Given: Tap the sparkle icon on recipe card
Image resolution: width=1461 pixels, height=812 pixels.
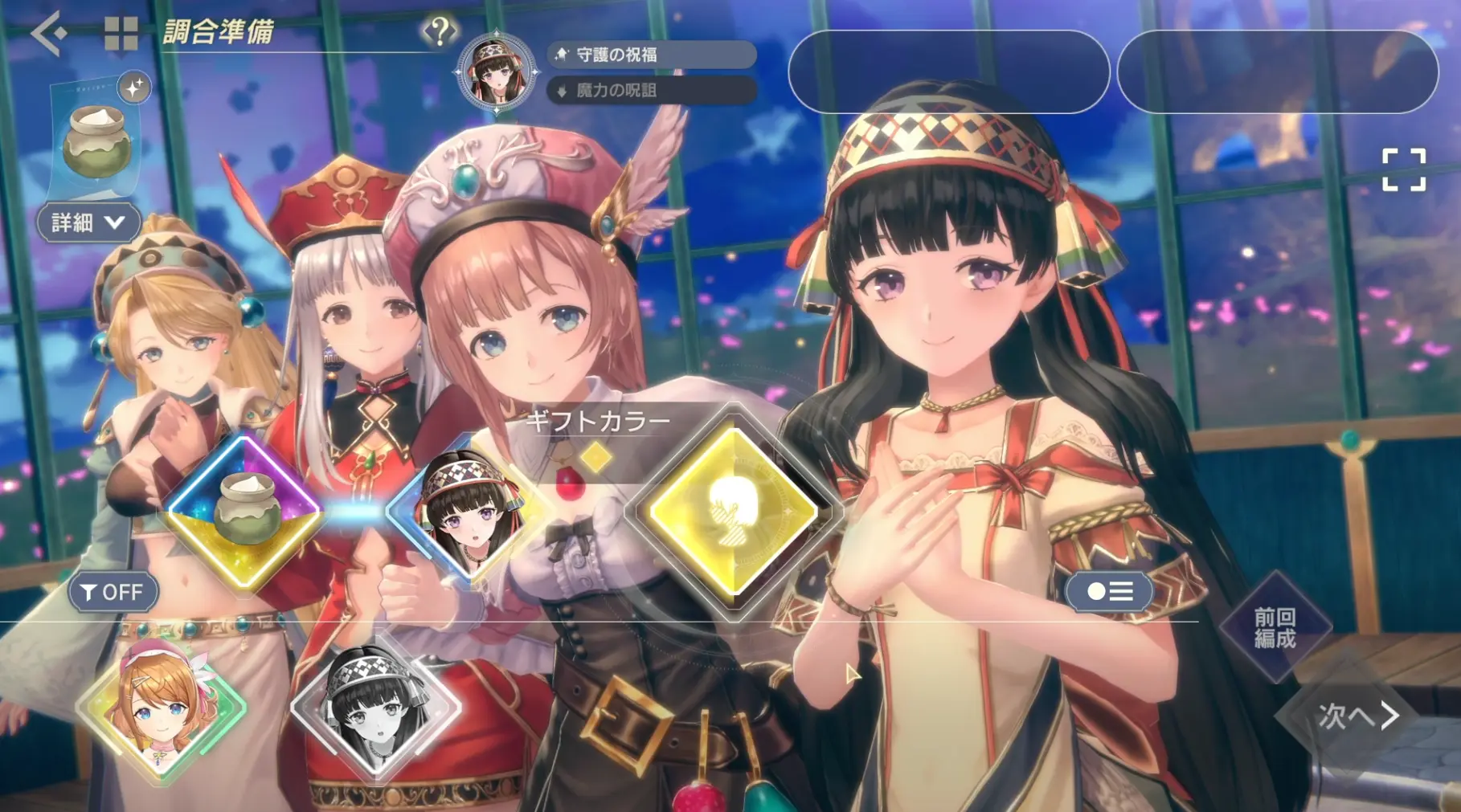Looking at the screenshot, I should [134, 87].
